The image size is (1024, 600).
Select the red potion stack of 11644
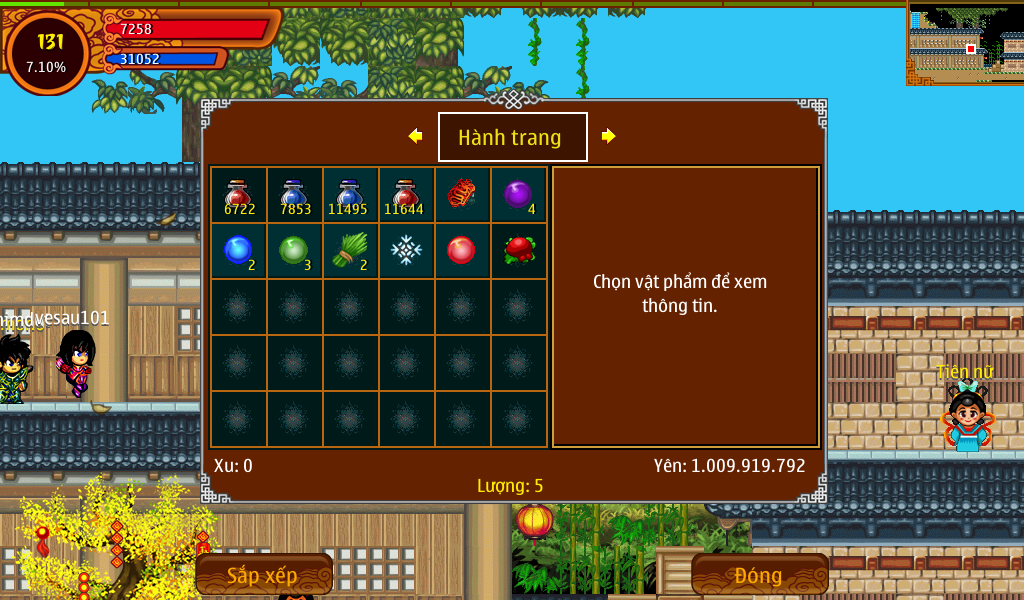[x=407, y=195]
